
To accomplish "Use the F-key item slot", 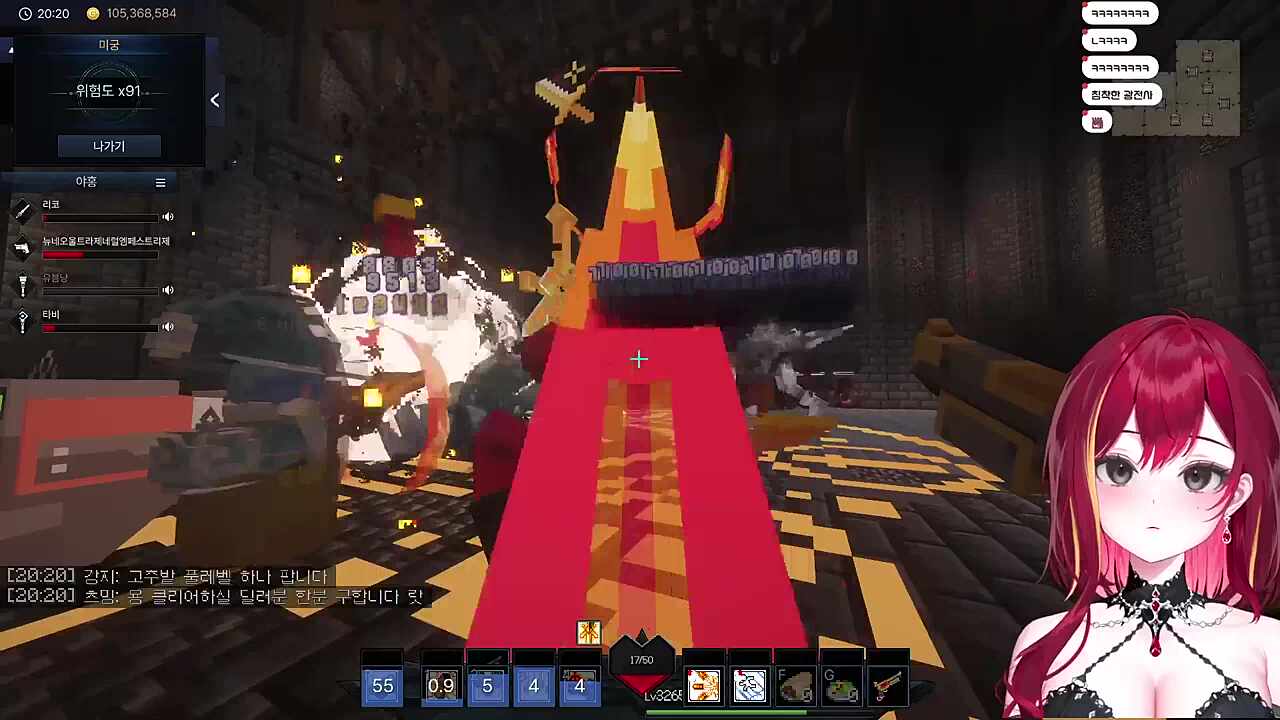I will point(795,686).
